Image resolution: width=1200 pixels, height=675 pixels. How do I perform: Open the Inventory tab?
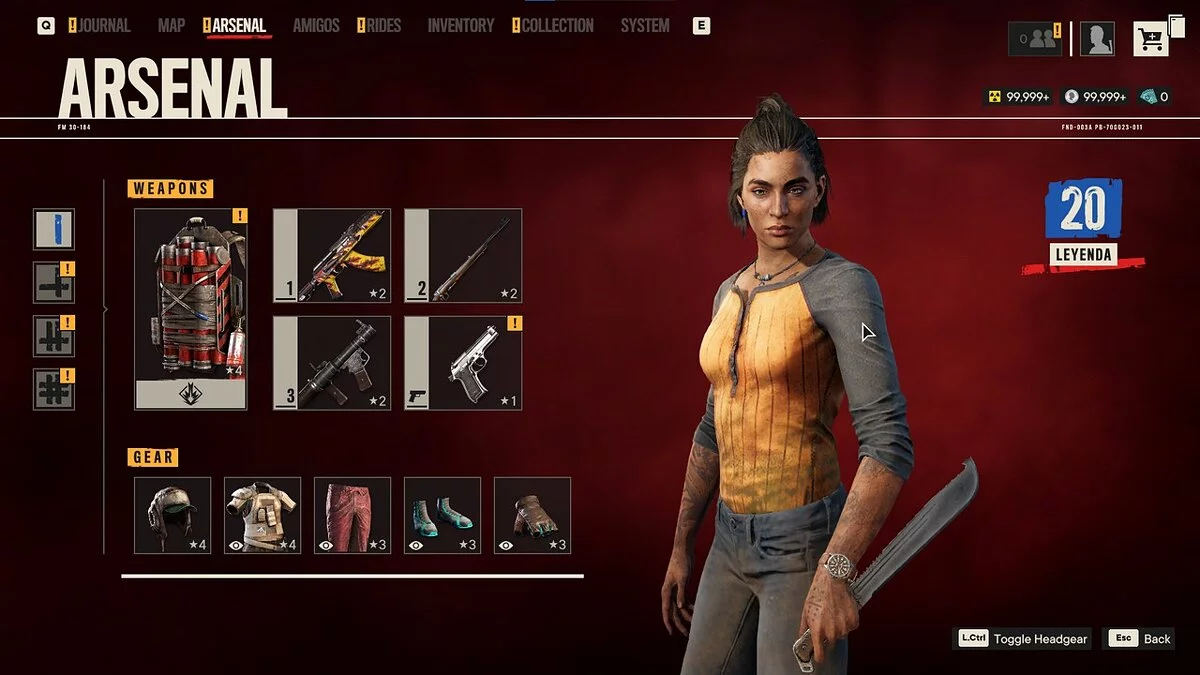click(461, 26)
